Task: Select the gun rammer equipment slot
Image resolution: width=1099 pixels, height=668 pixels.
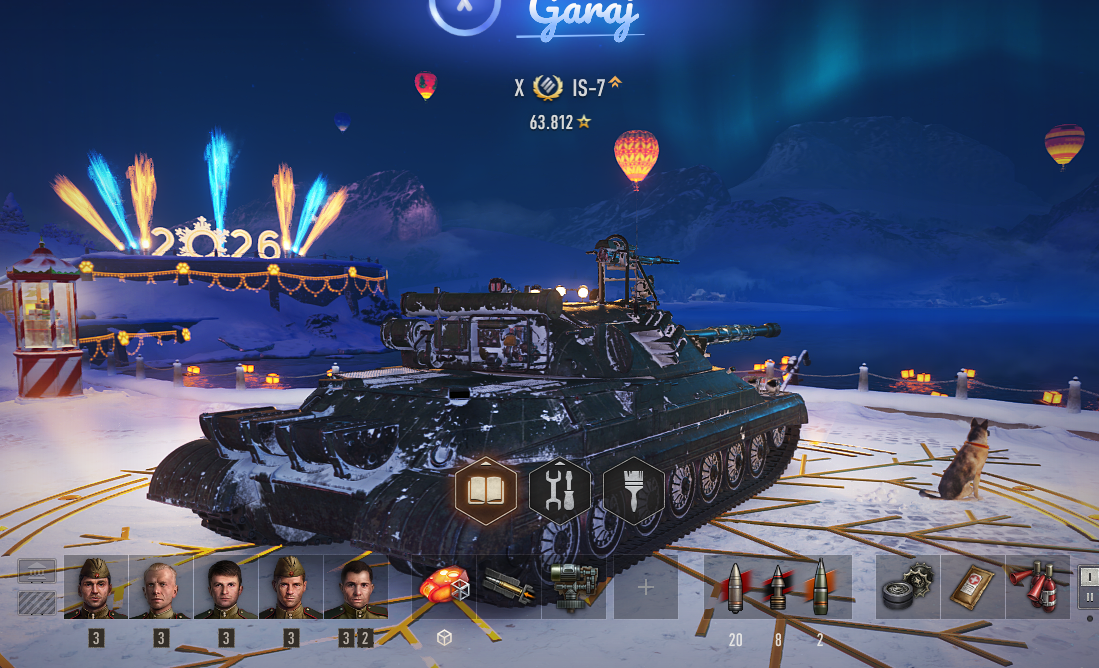Action: (x=509, y=587)
